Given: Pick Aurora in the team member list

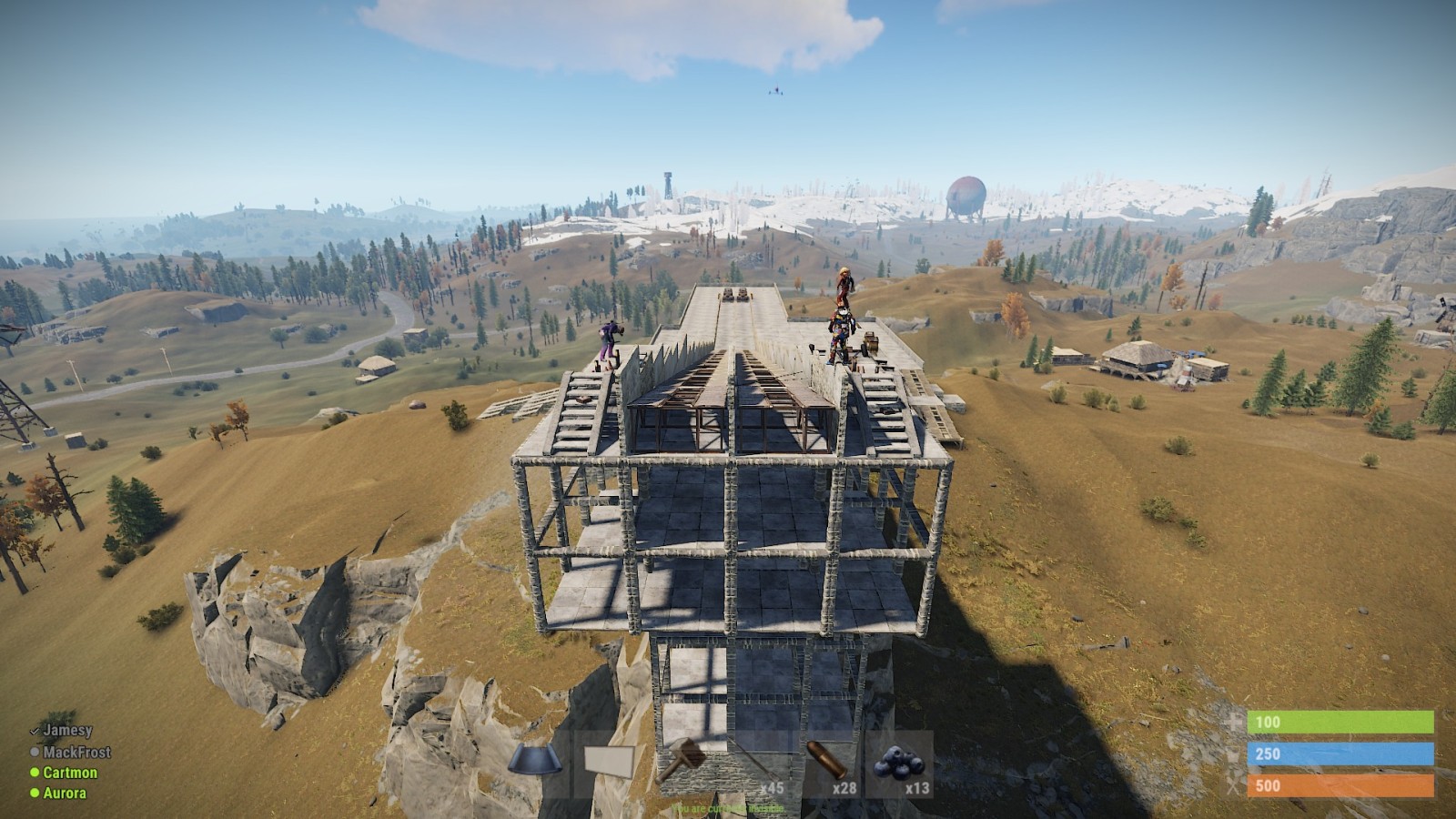Looking at the screenshot, I should [65, 793].
